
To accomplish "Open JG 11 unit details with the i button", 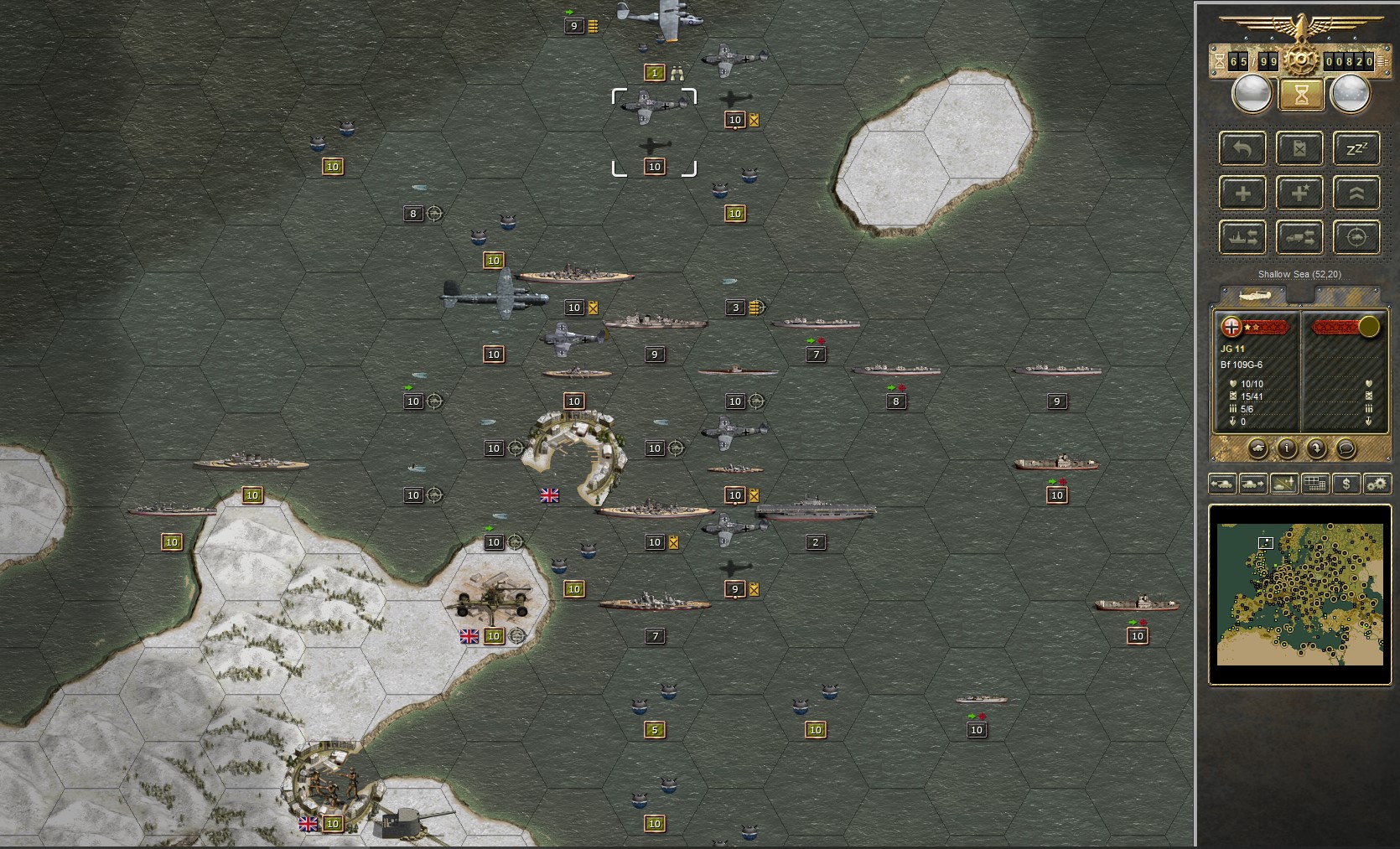I will [1287, 448].
